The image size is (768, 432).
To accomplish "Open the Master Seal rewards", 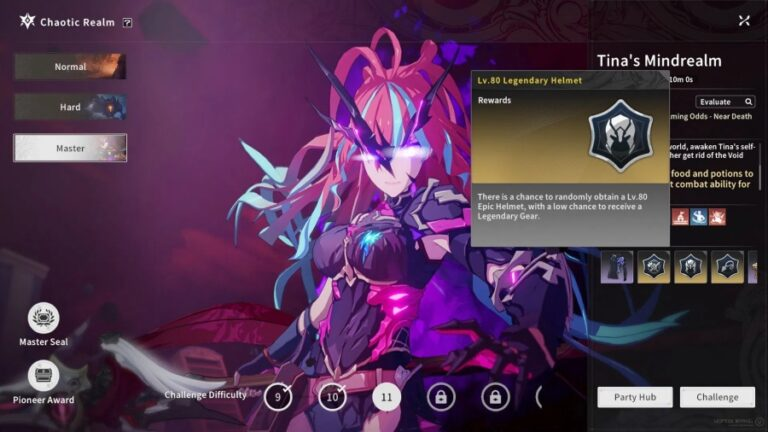I will pos(43,319).
